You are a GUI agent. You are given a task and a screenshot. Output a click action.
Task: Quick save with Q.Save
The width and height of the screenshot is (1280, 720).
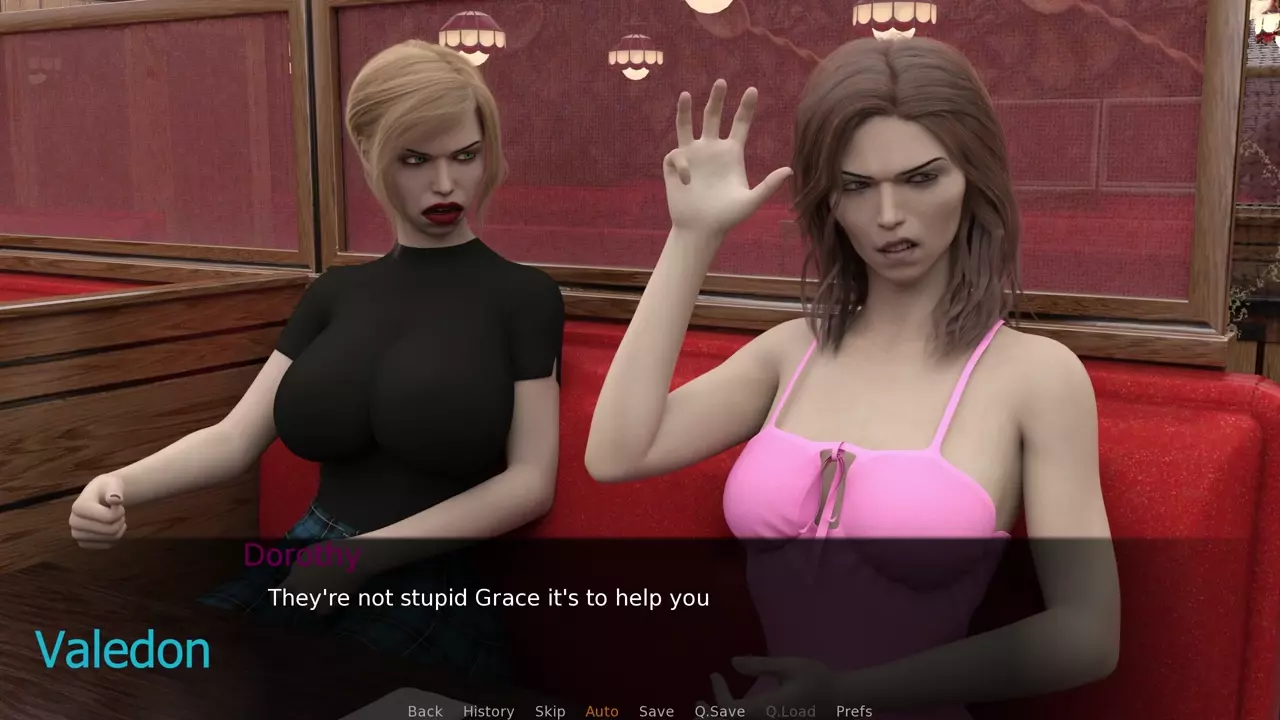coord(720,711)
